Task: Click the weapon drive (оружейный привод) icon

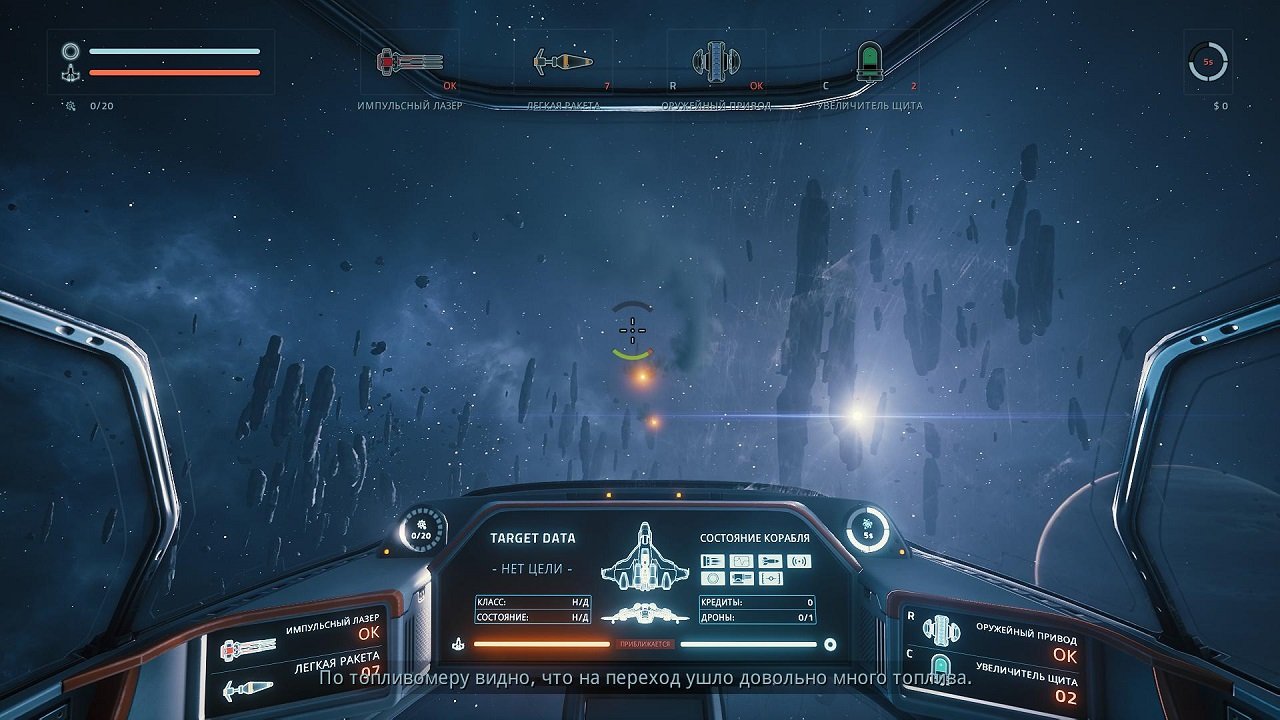Action: [x=715, y=60]
